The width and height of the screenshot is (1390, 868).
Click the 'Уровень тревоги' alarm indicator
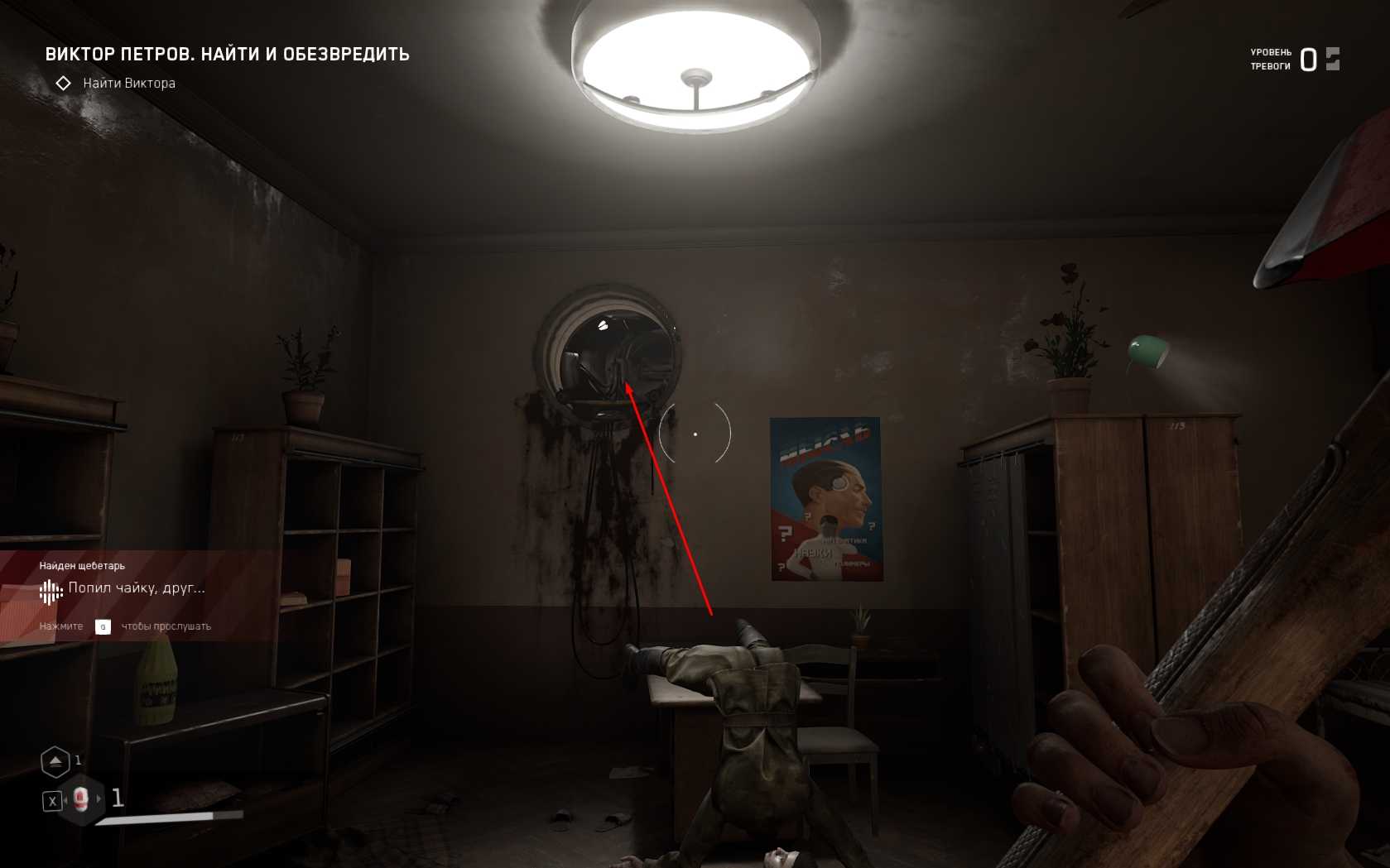[x=1295, y=60]
